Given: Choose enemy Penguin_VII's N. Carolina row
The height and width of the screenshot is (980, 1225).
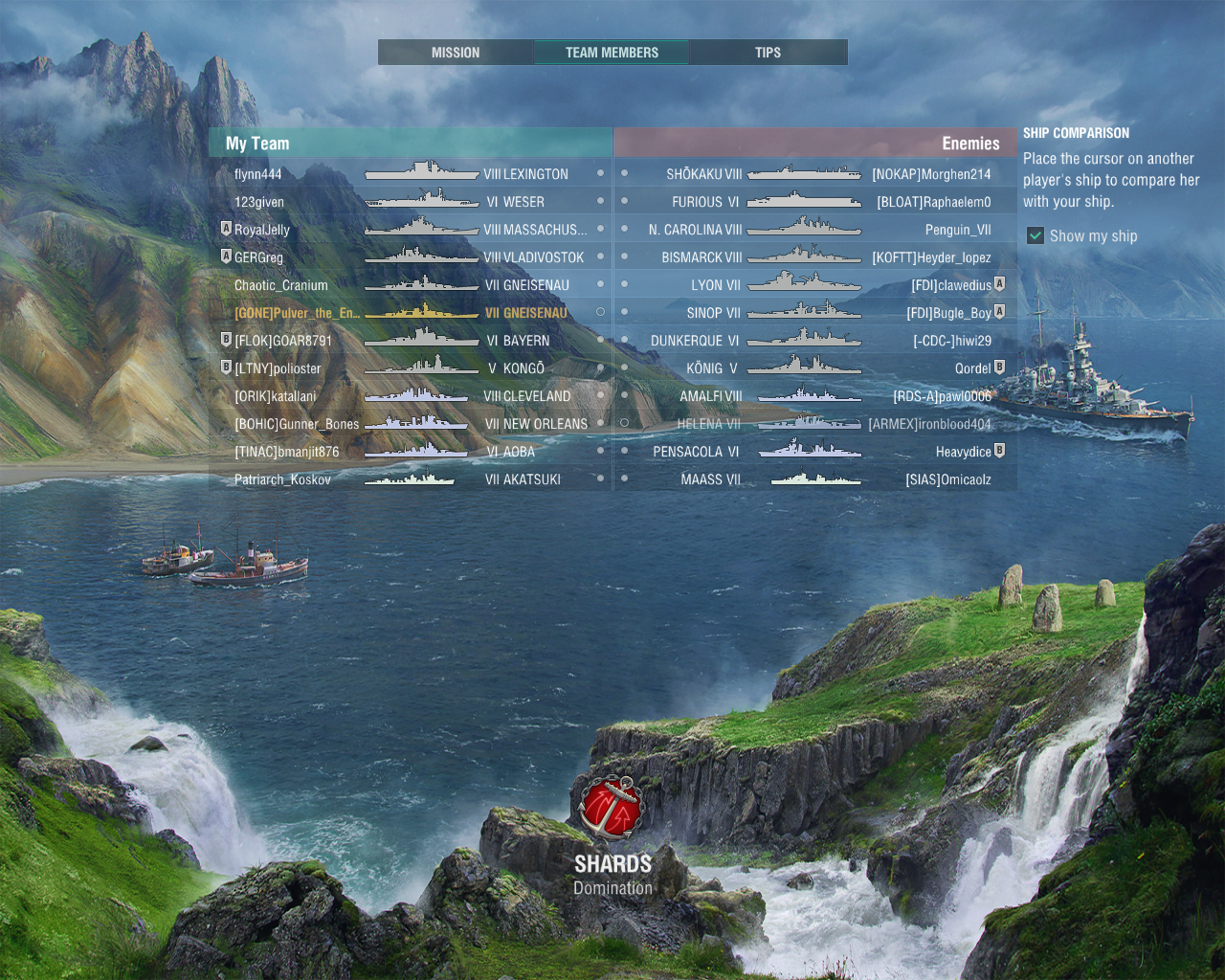Looking at the screenshot, I should point(813,230).
